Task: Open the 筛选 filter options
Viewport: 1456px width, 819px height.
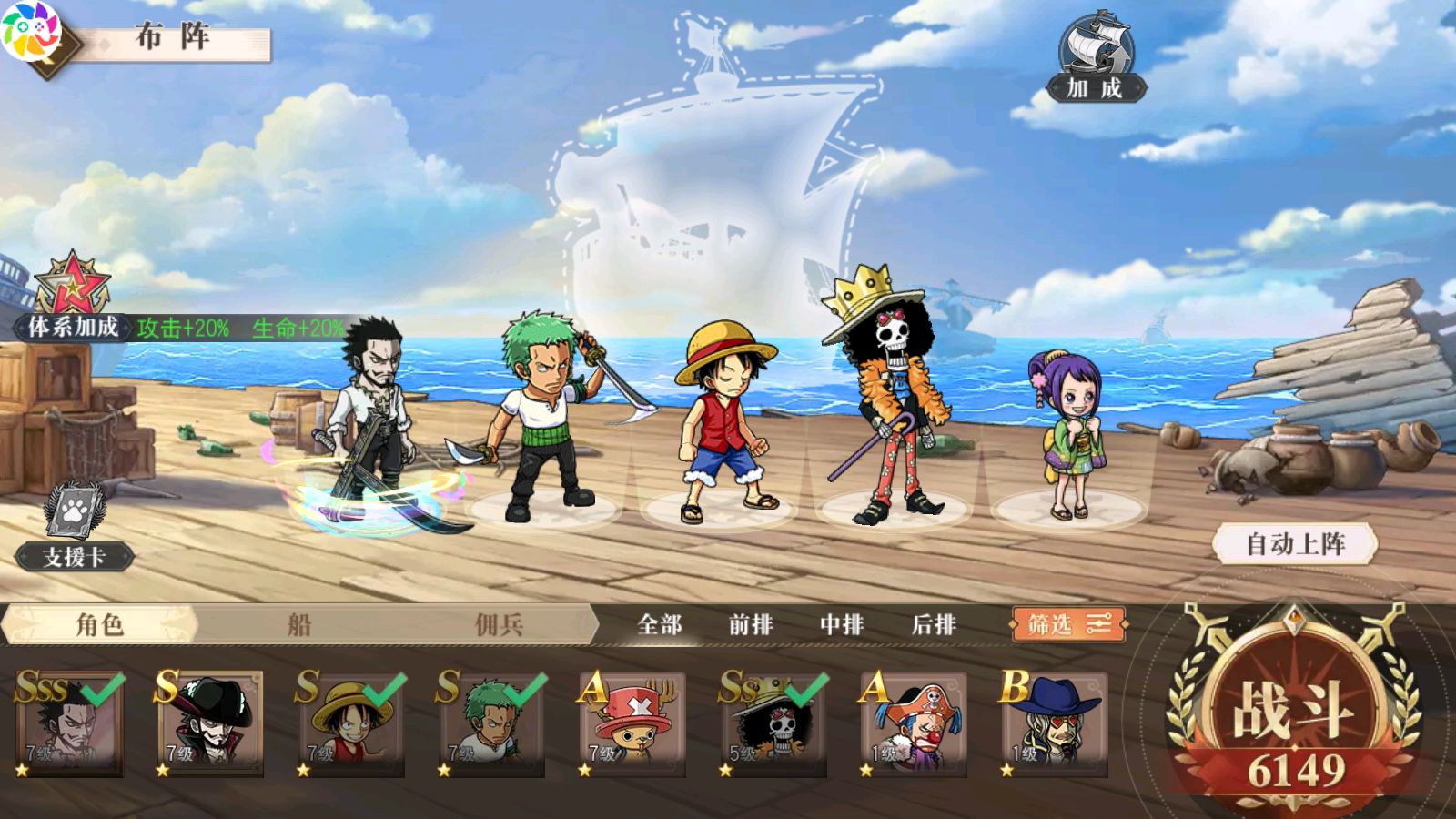Action: coord(1068,624)
